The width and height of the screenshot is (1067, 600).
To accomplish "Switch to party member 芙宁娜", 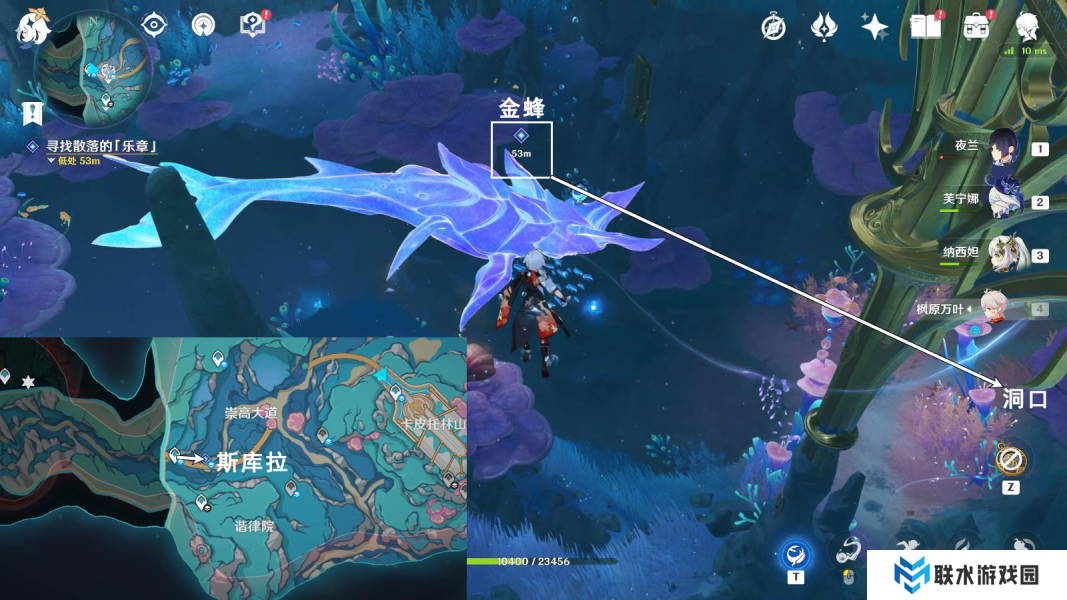I will point(1004,201).
